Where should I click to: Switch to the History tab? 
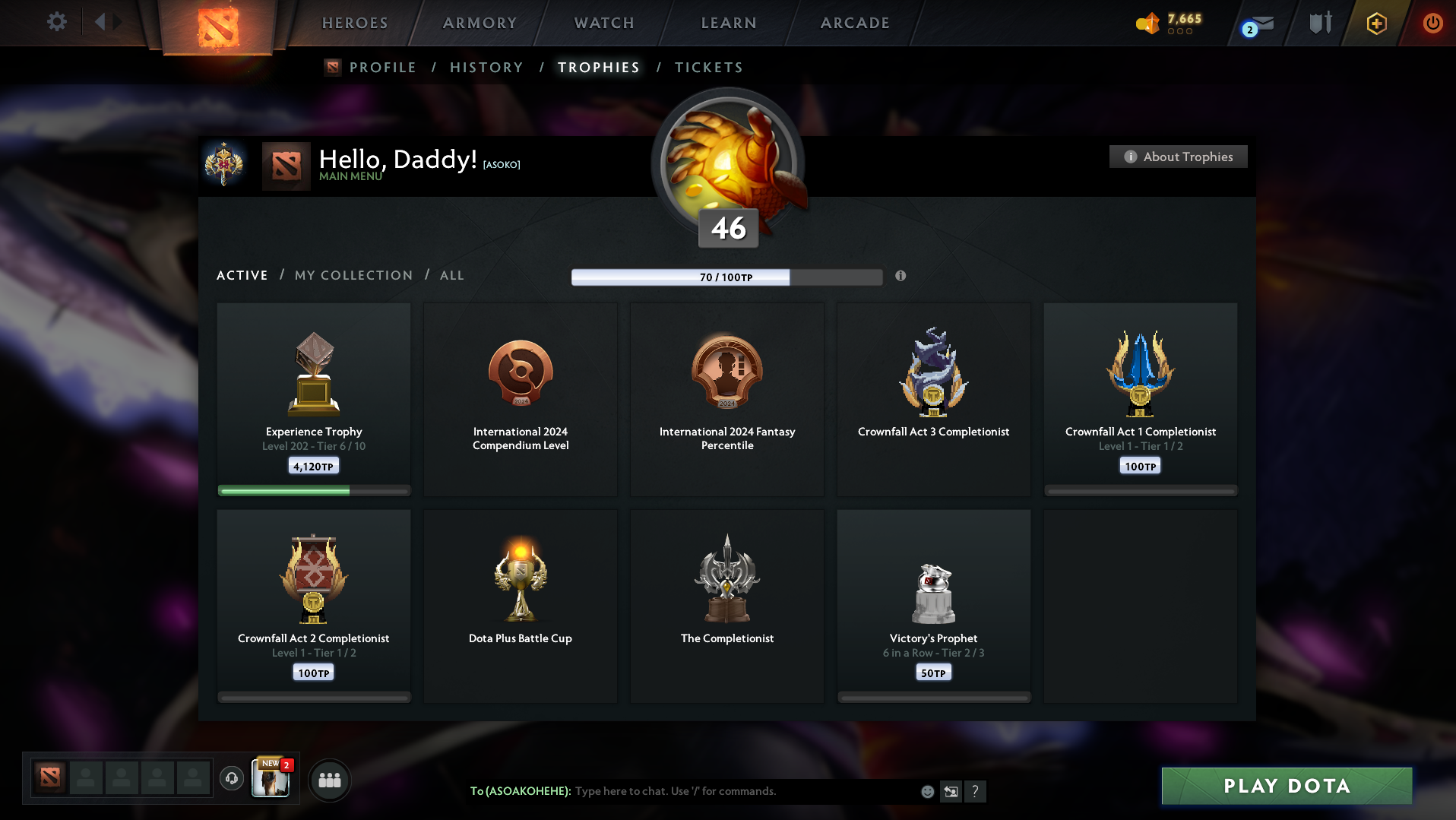(x=486, y=67)
